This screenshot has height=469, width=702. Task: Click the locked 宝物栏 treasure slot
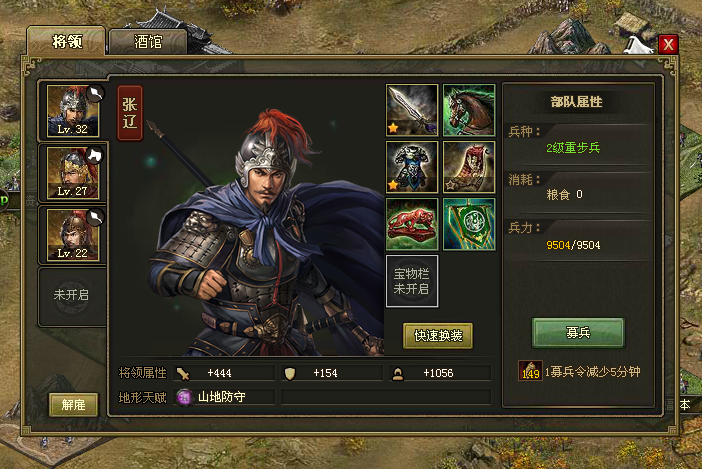[412, 281]
